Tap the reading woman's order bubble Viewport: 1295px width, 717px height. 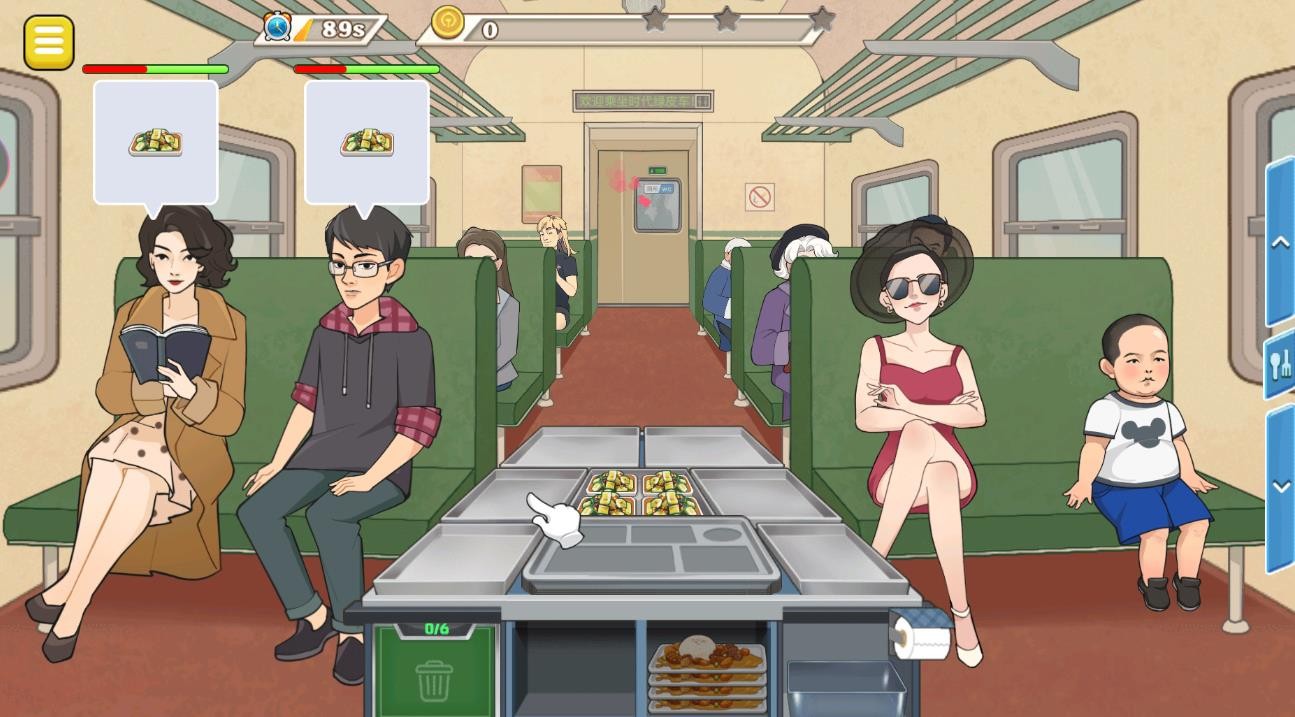(x=155, y=142)
